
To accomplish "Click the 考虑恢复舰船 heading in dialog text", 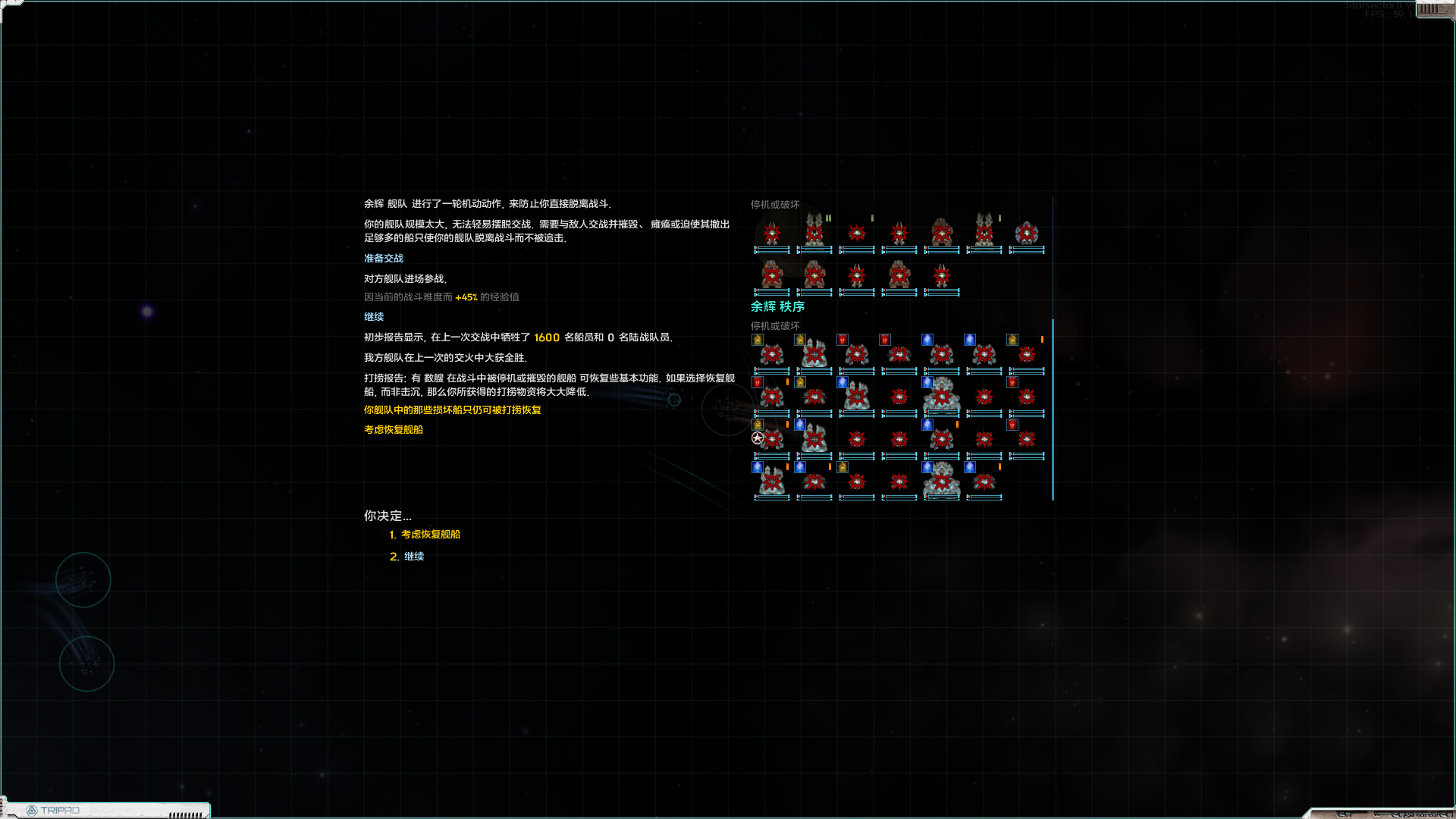I will coord(392,429).
